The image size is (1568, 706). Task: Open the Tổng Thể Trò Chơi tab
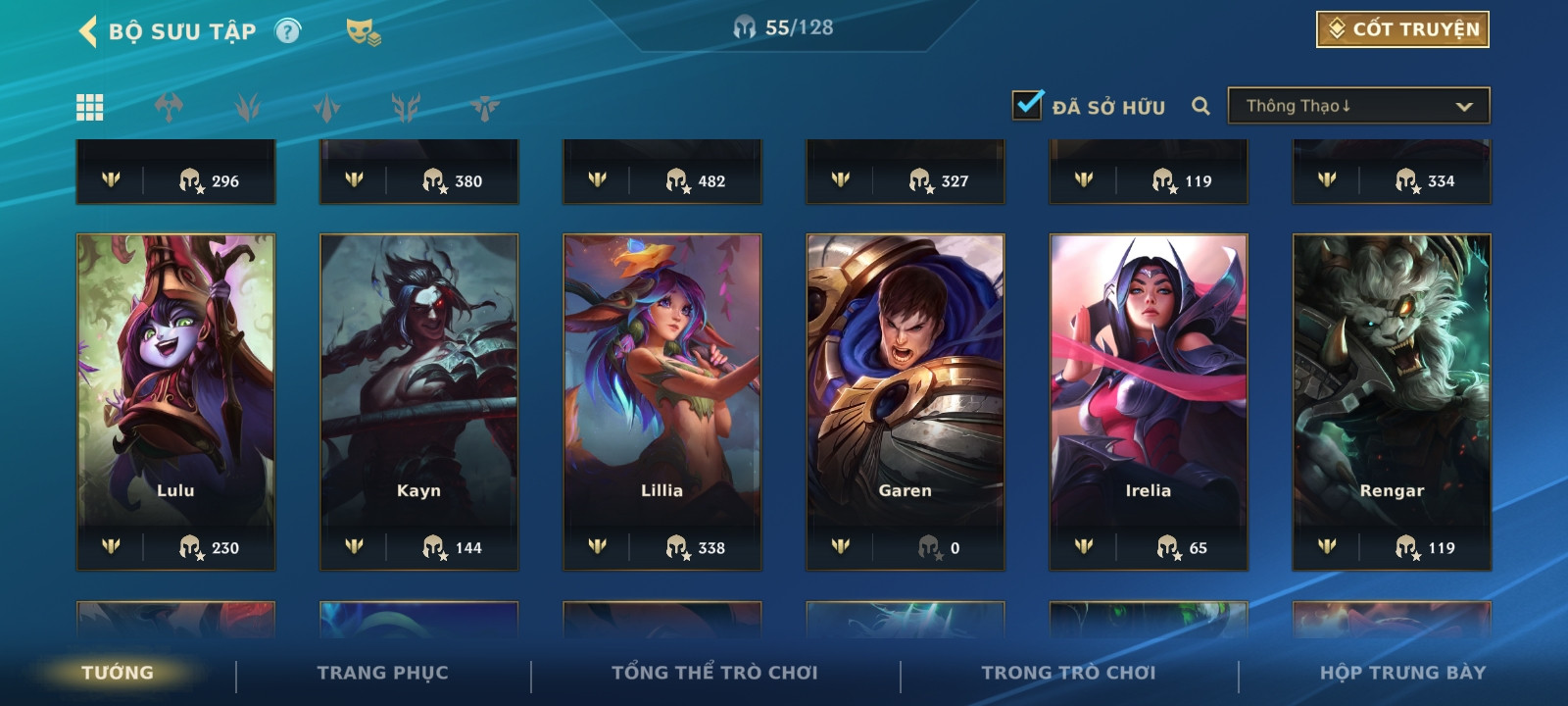(714, 673)
